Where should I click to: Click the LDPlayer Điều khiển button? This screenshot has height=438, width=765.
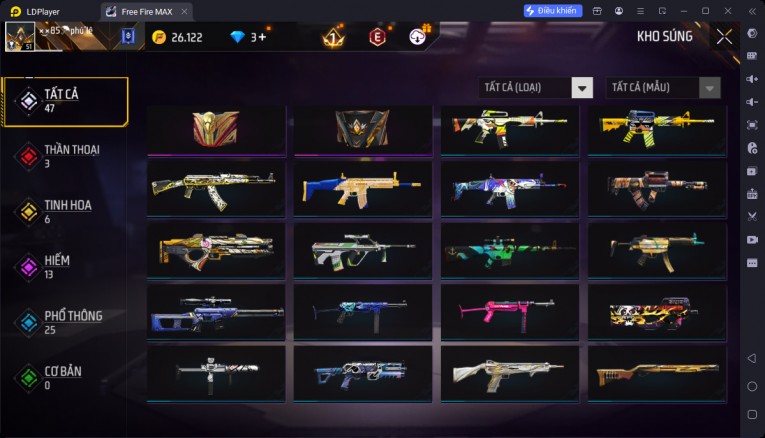(552, 10)
